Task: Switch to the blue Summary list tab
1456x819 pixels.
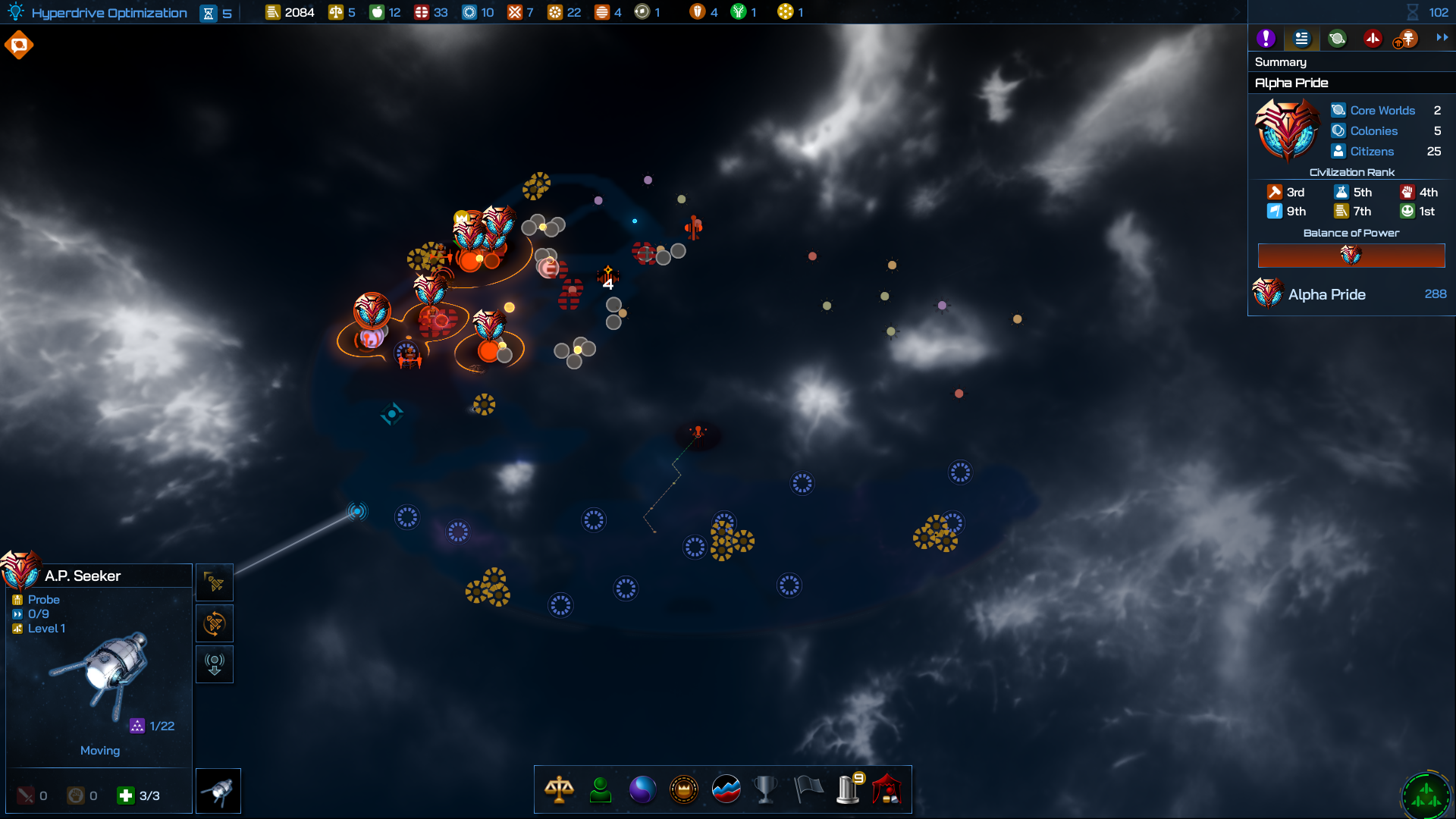Action: tap(1301, 39)
